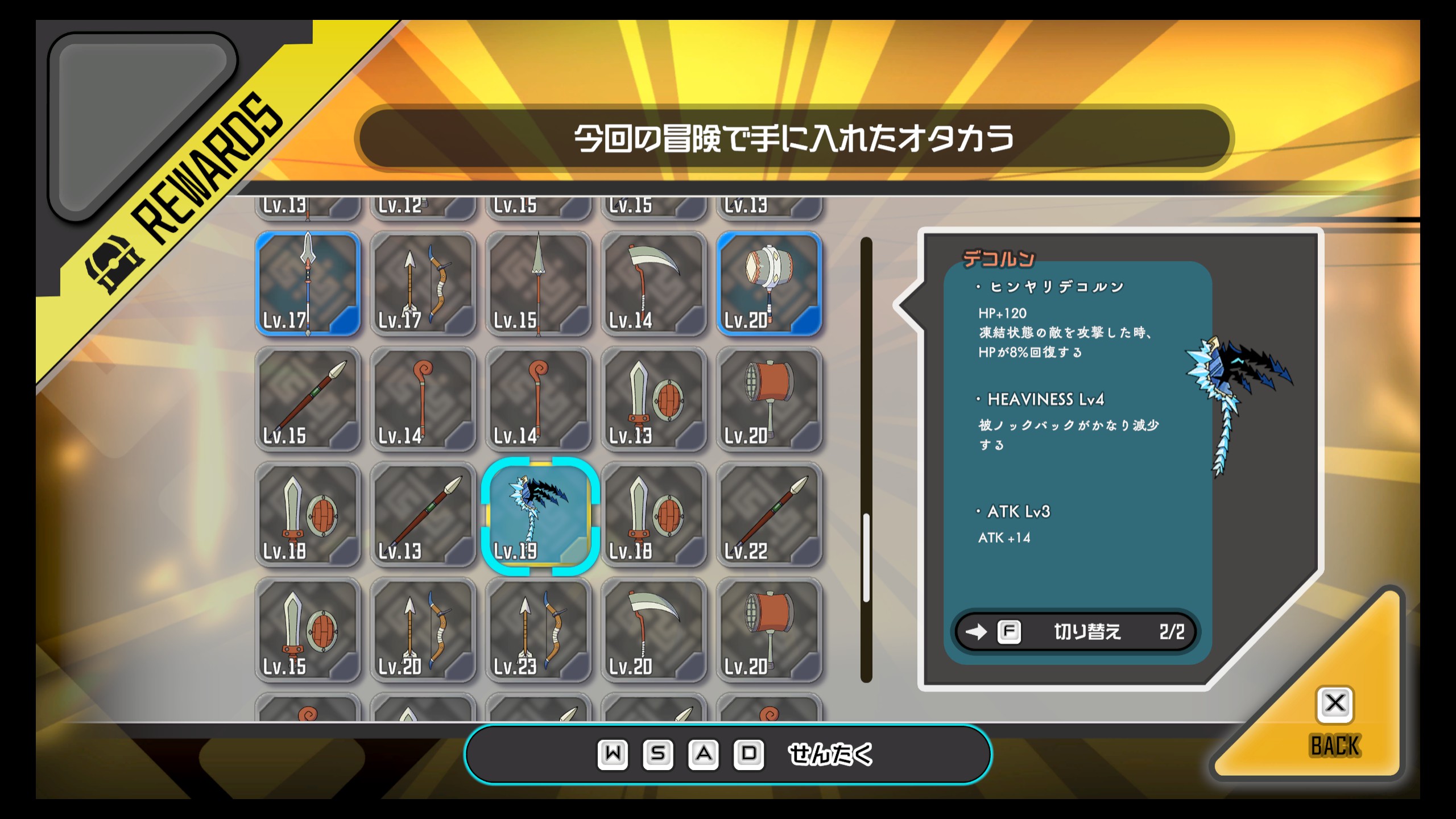1456x819 pixels.
Task: Select the Lv.20 scythe slot
Action: (x=653, y=630)
